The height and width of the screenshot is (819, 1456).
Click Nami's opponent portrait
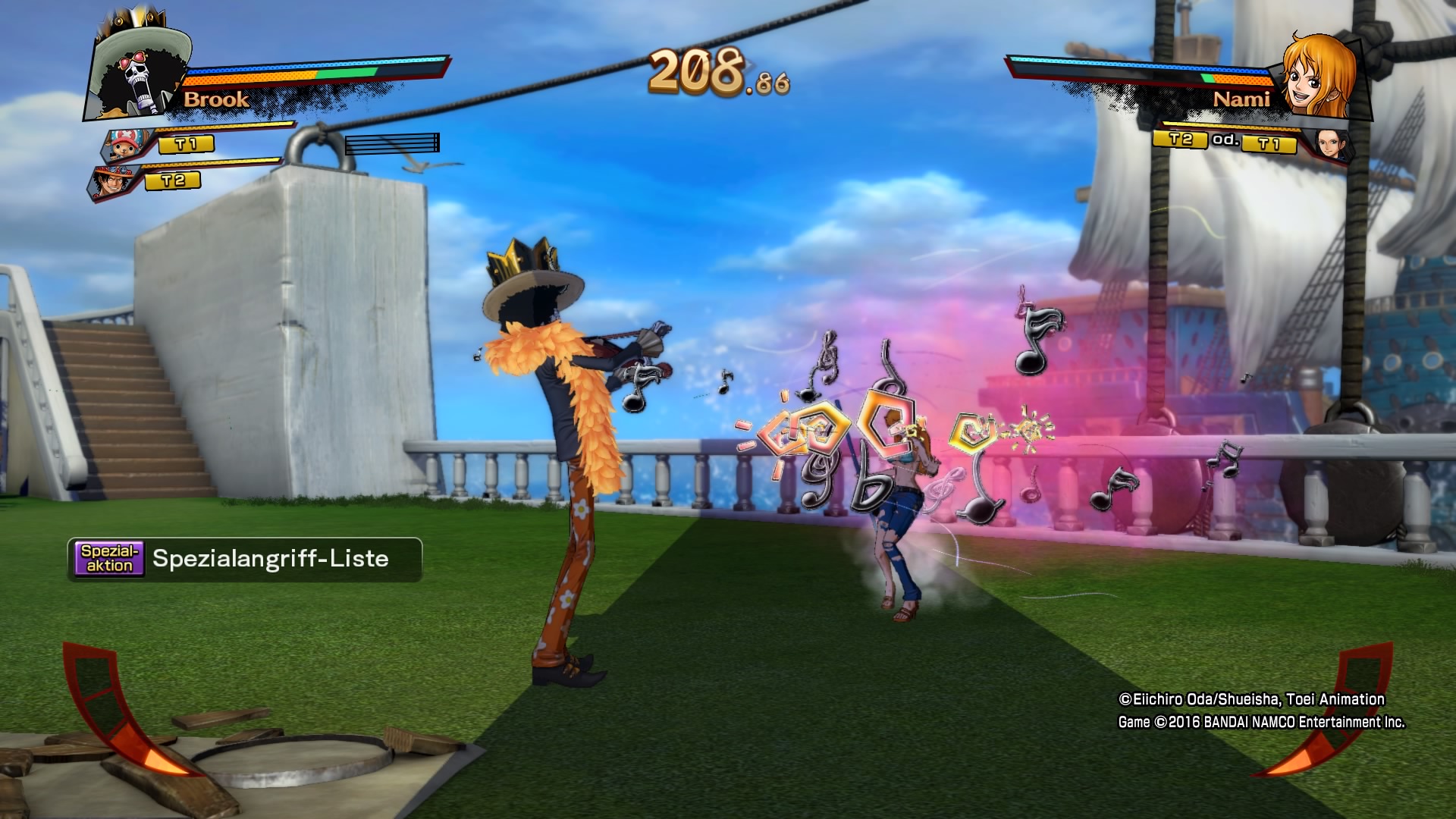point(1318,76)
